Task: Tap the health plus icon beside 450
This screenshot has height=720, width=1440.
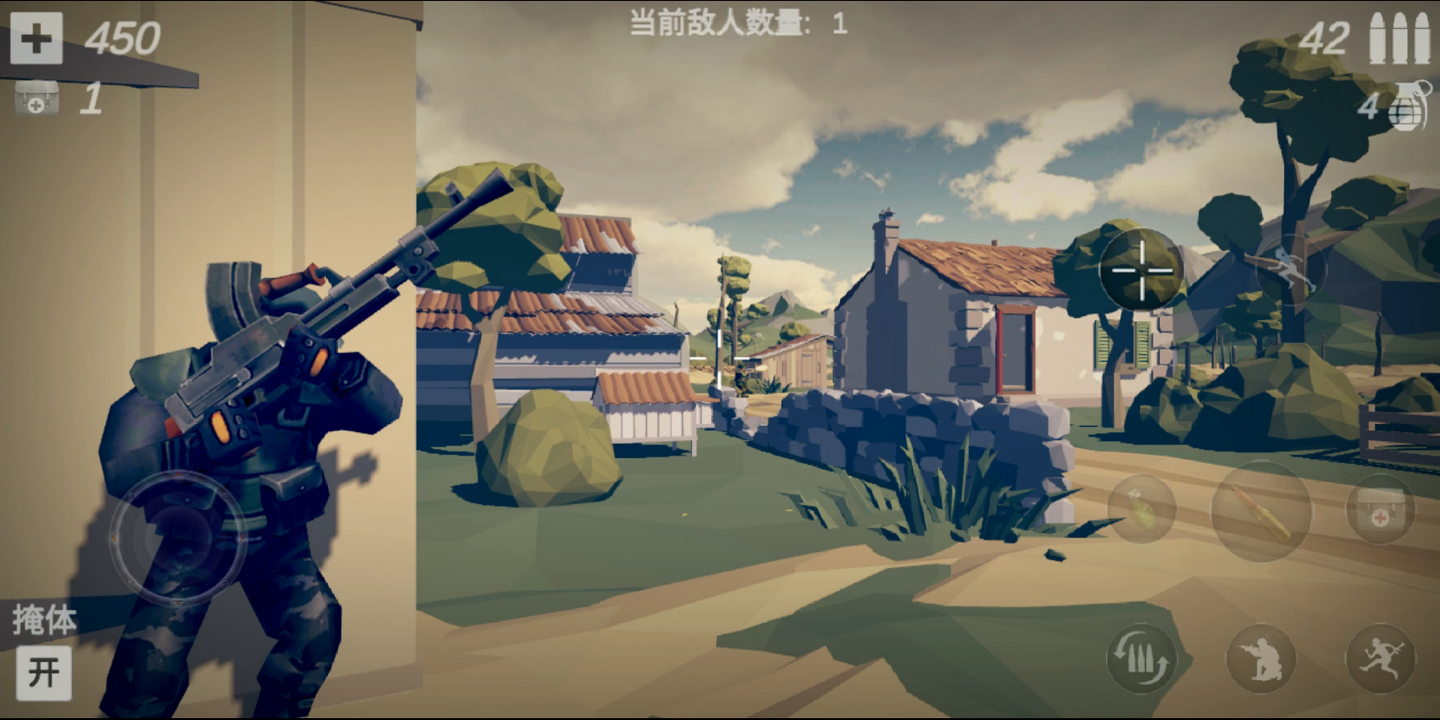Action: [36, 40]
